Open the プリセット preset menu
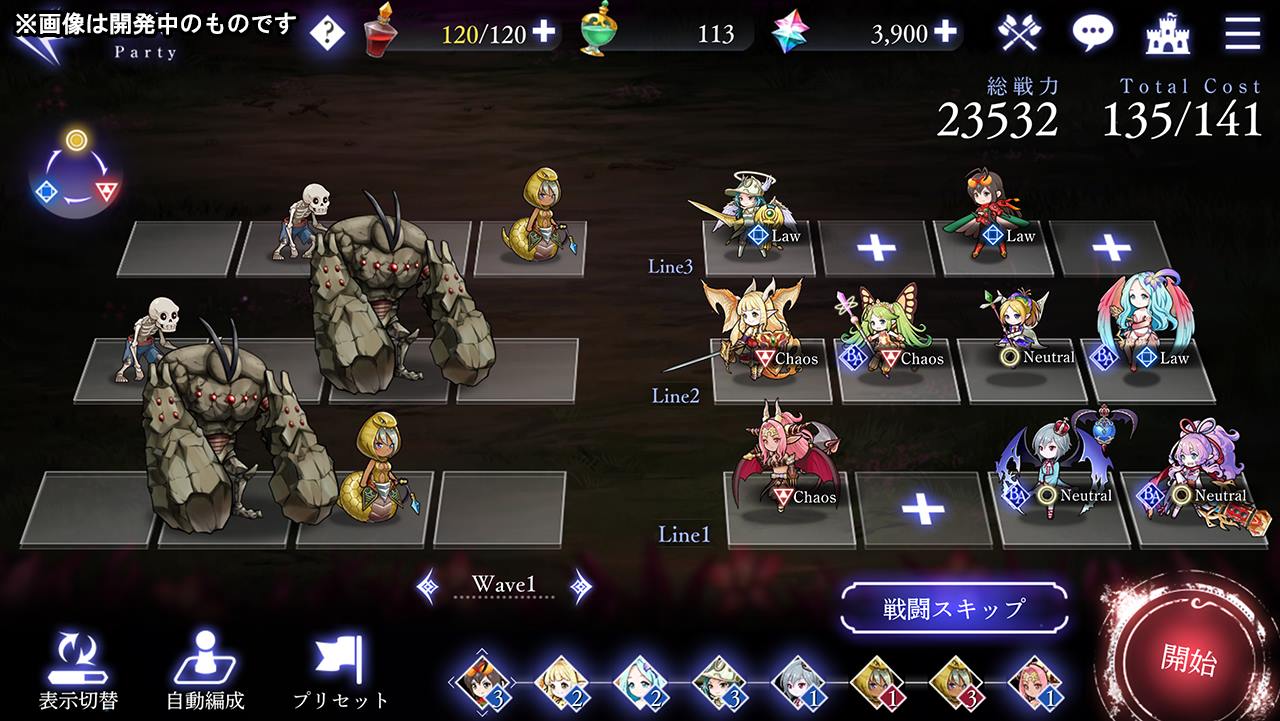The width and height of the screenshot is (1280, 721). (x=341, y=672)
